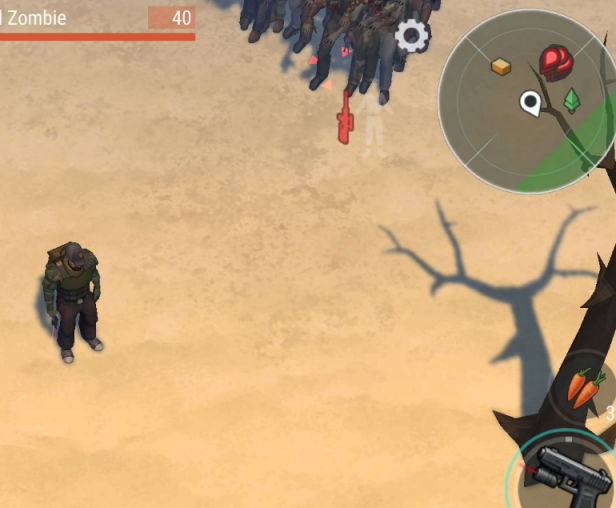Open the circular minimap

(x=527, y=101)
